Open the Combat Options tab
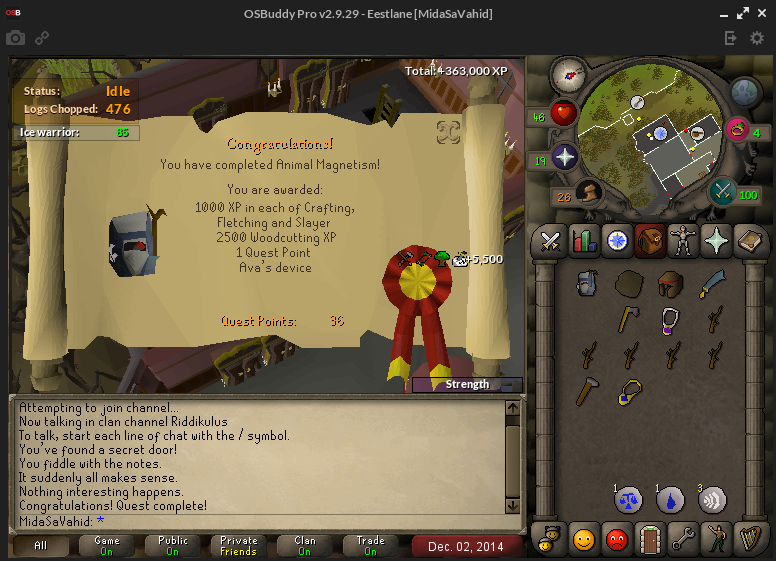 (550, 241)
